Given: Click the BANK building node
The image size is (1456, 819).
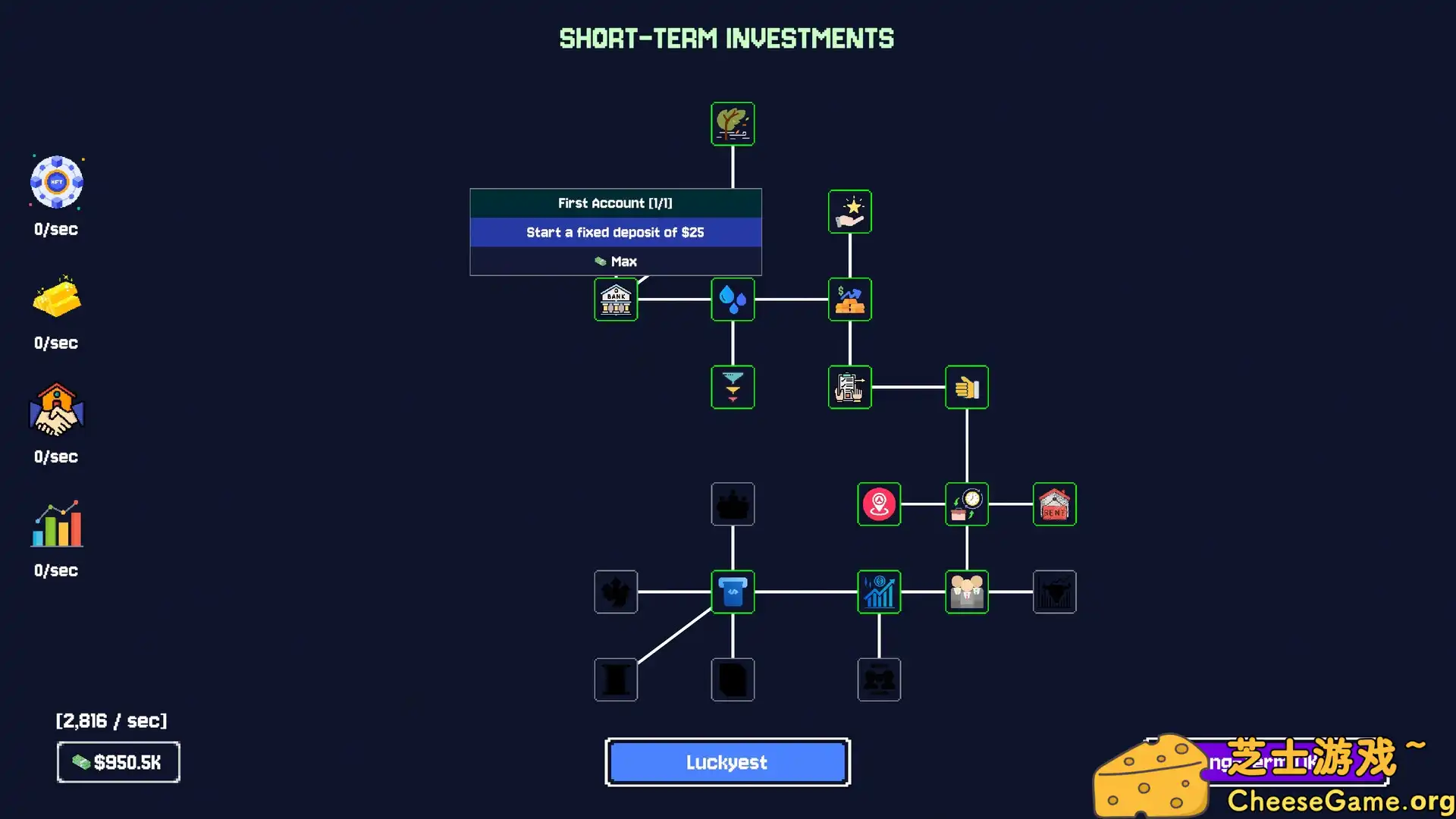Looking at the screenshot, I should [616, 300].
